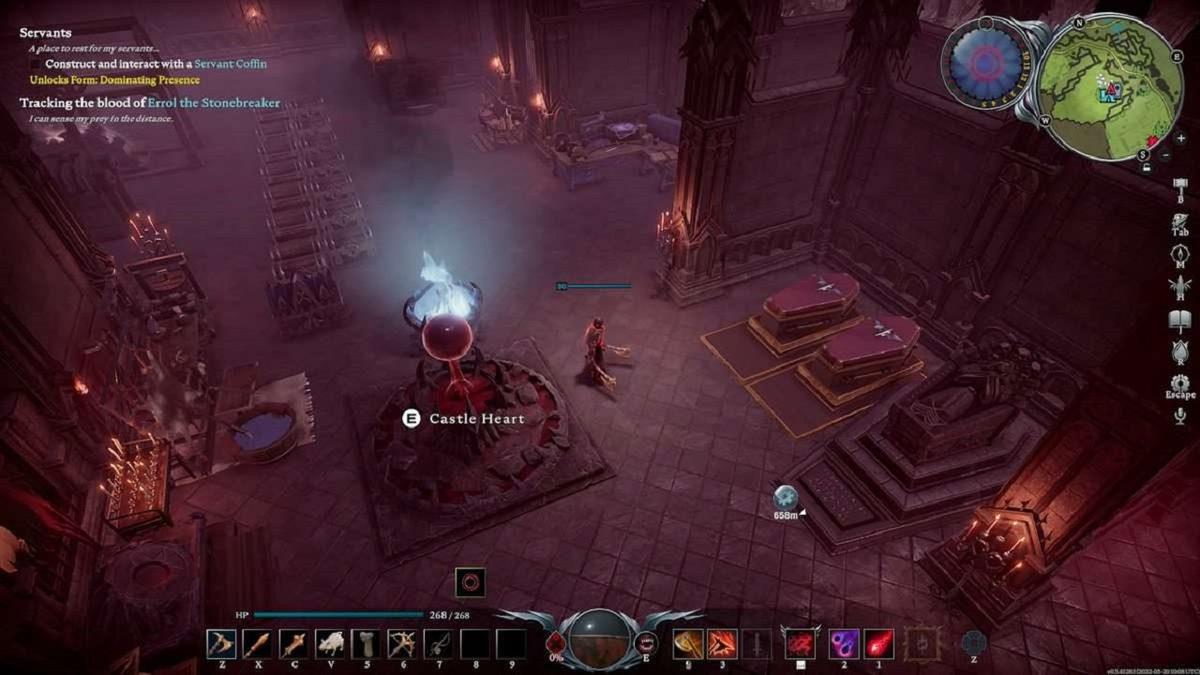Toggle the microphone voice chat icon

pos(1180,416)
